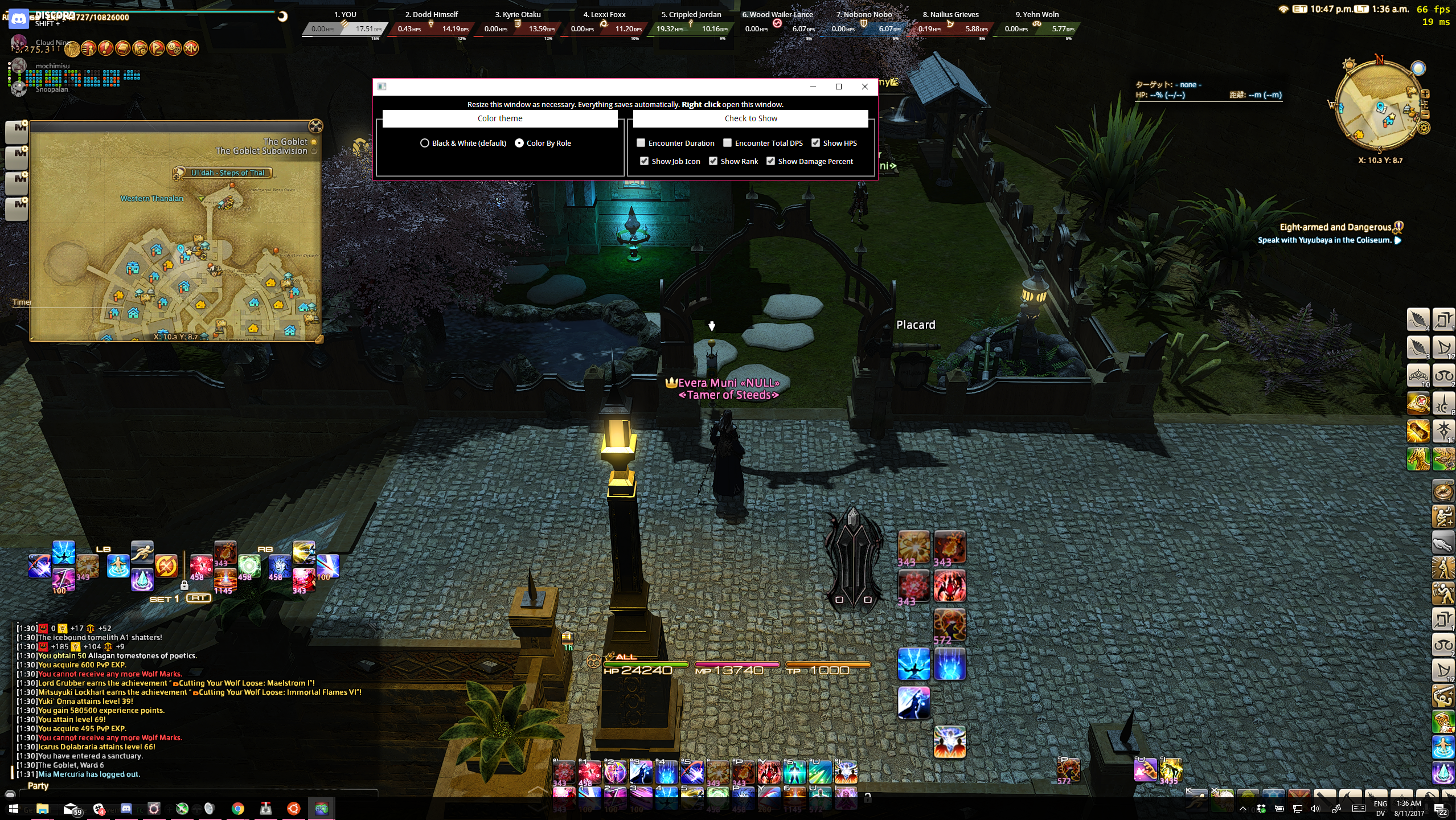Image resolution: width=1456 pixels, height=820 pixels.
Task: Toggle the Show HPS checkbox
Action: [x=816, y=143]
